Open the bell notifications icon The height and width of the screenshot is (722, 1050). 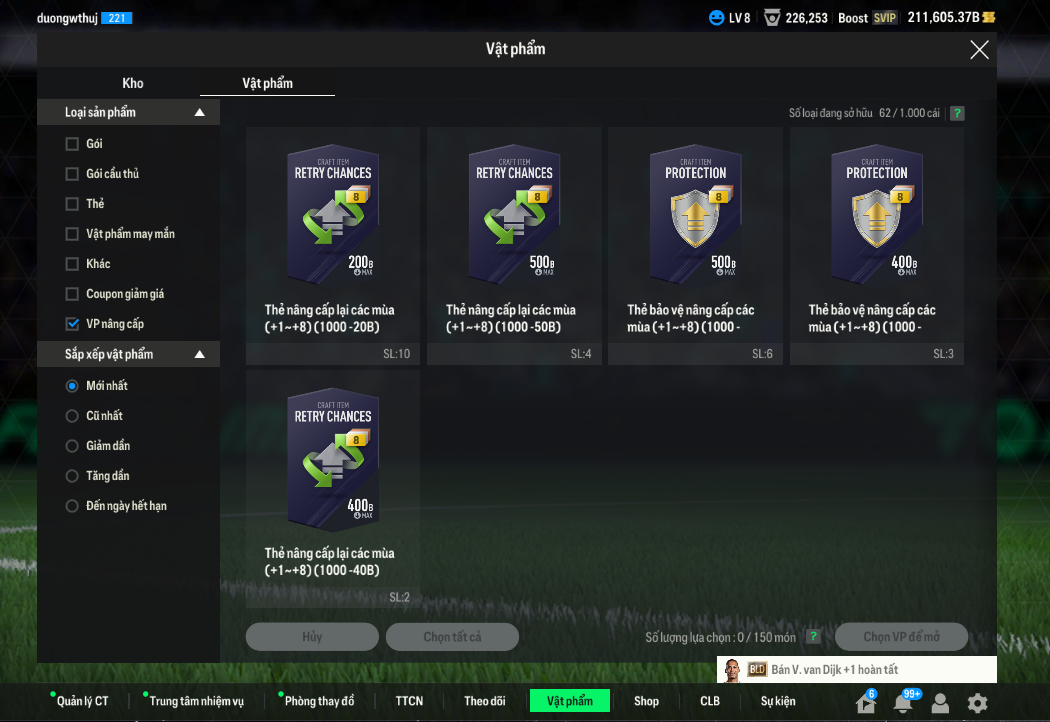point(903,703)
